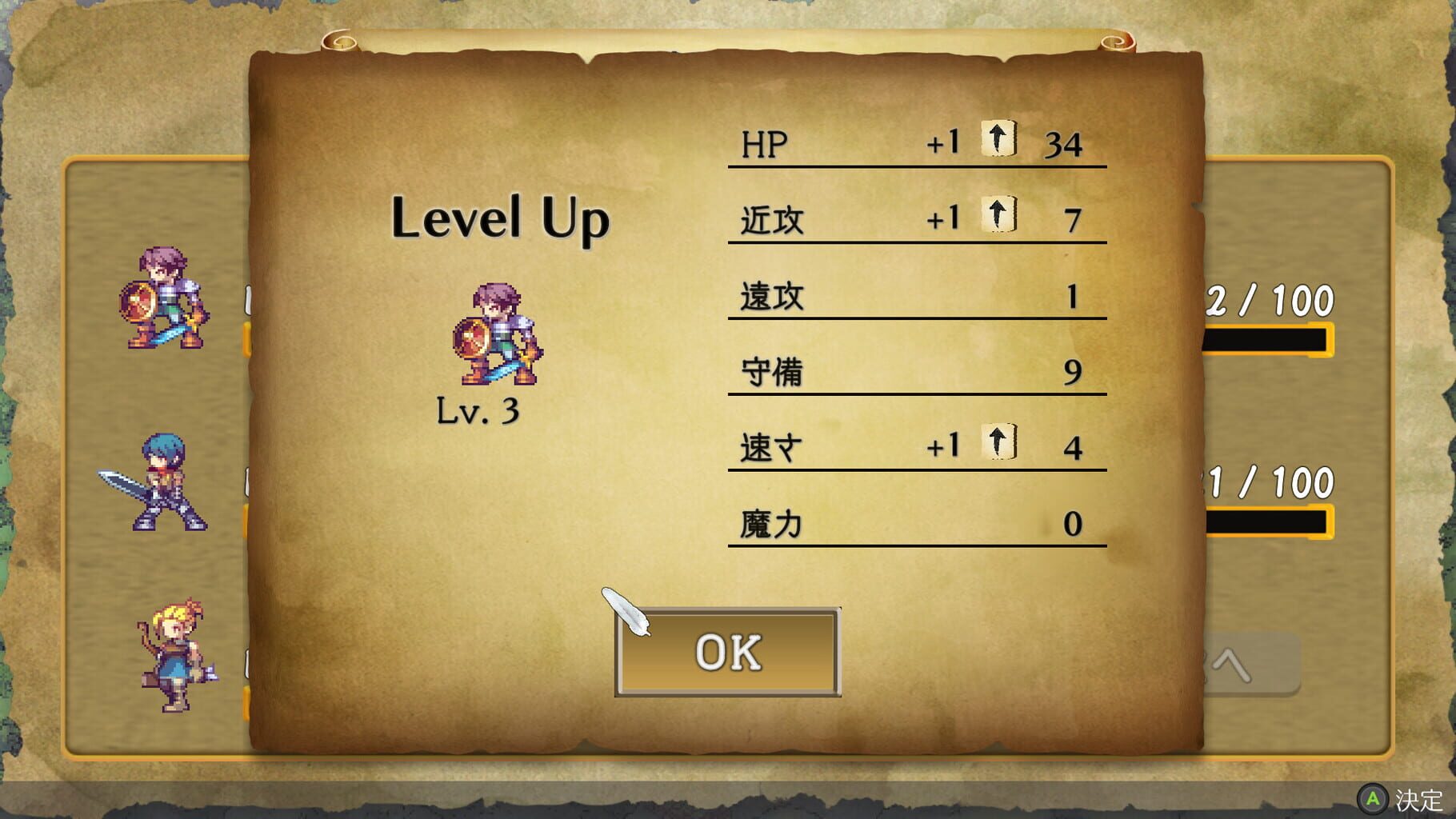Click the green A button prompt icon
This screenshot has height=819, width=1456.
click(x=1373, y=797)
